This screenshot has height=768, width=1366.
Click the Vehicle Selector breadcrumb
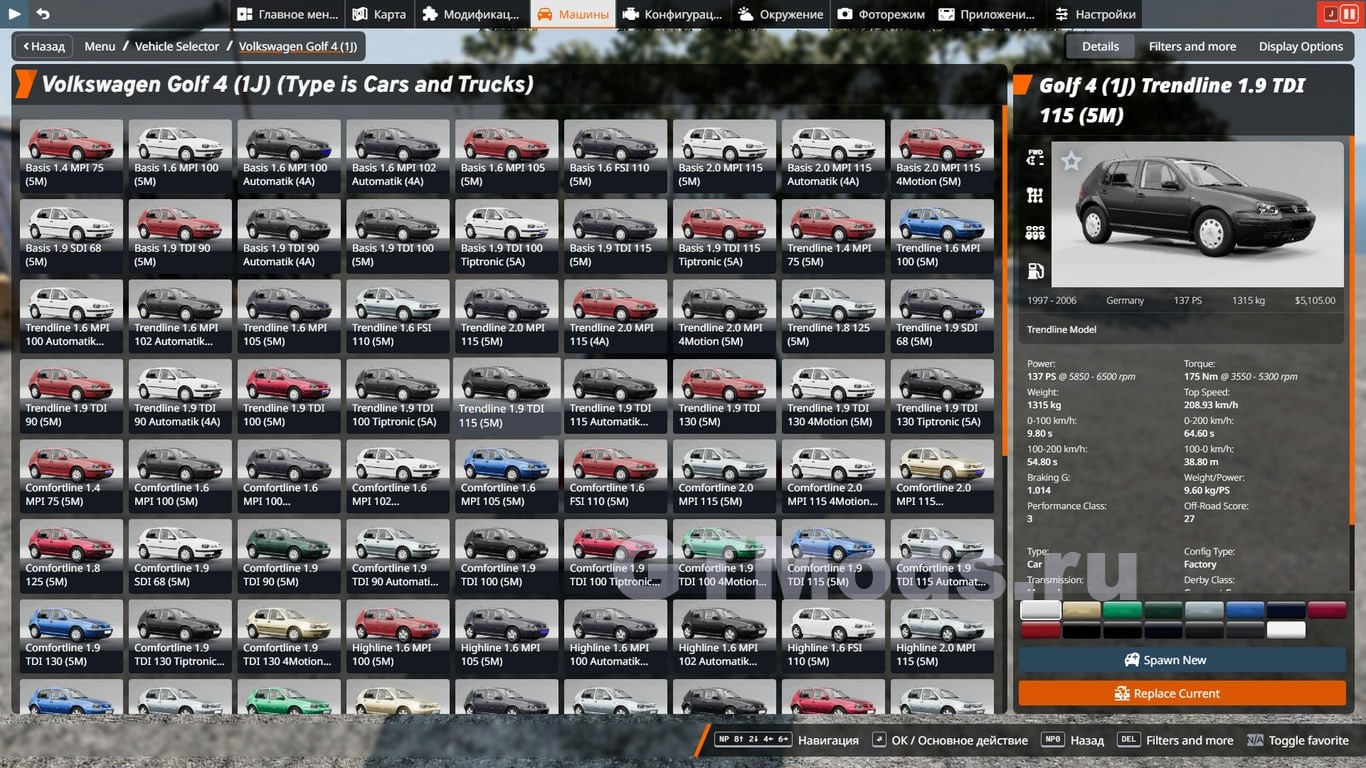(177, 46)
